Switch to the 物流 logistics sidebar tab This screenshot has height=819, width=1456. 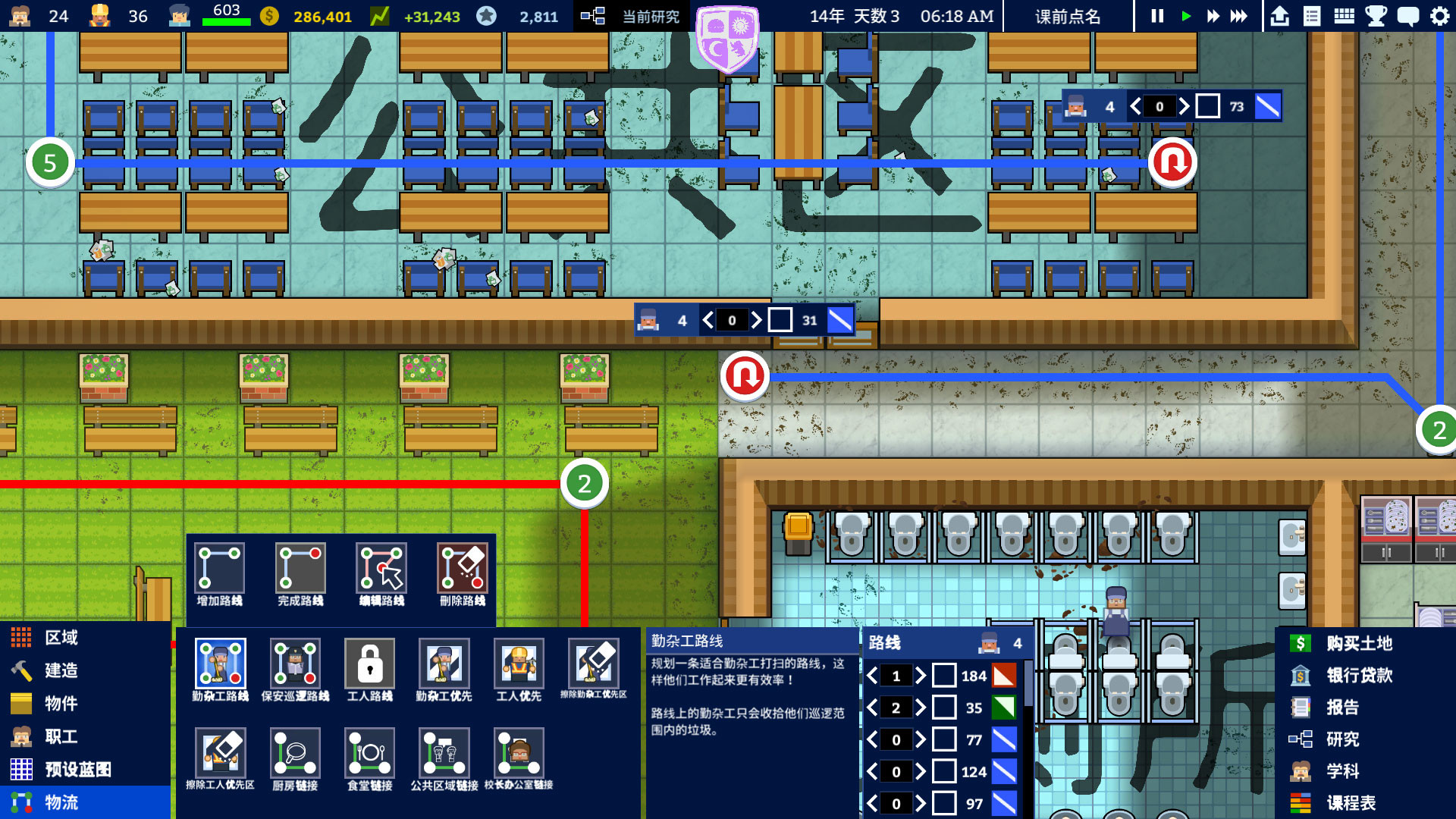tap(61, 800)
